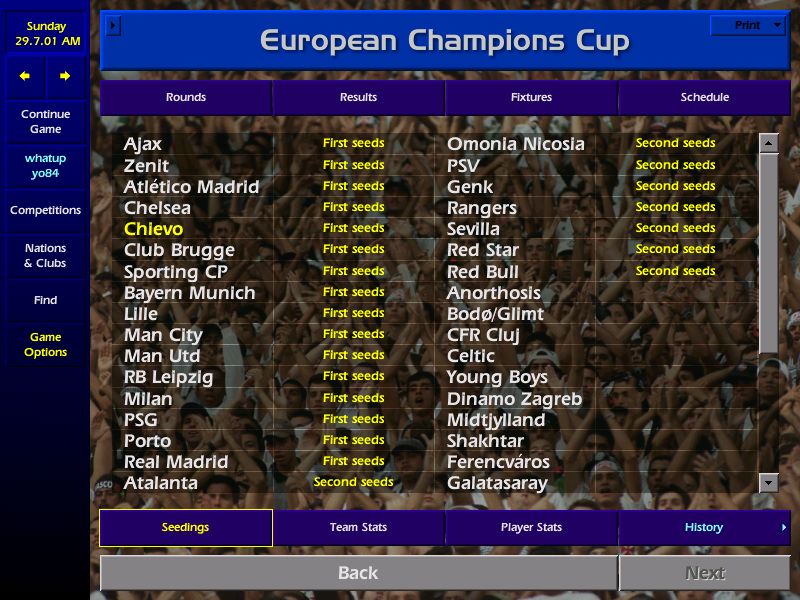Open the Print dropdown
This screenshot has height=600, width=800.
point(748,25)
